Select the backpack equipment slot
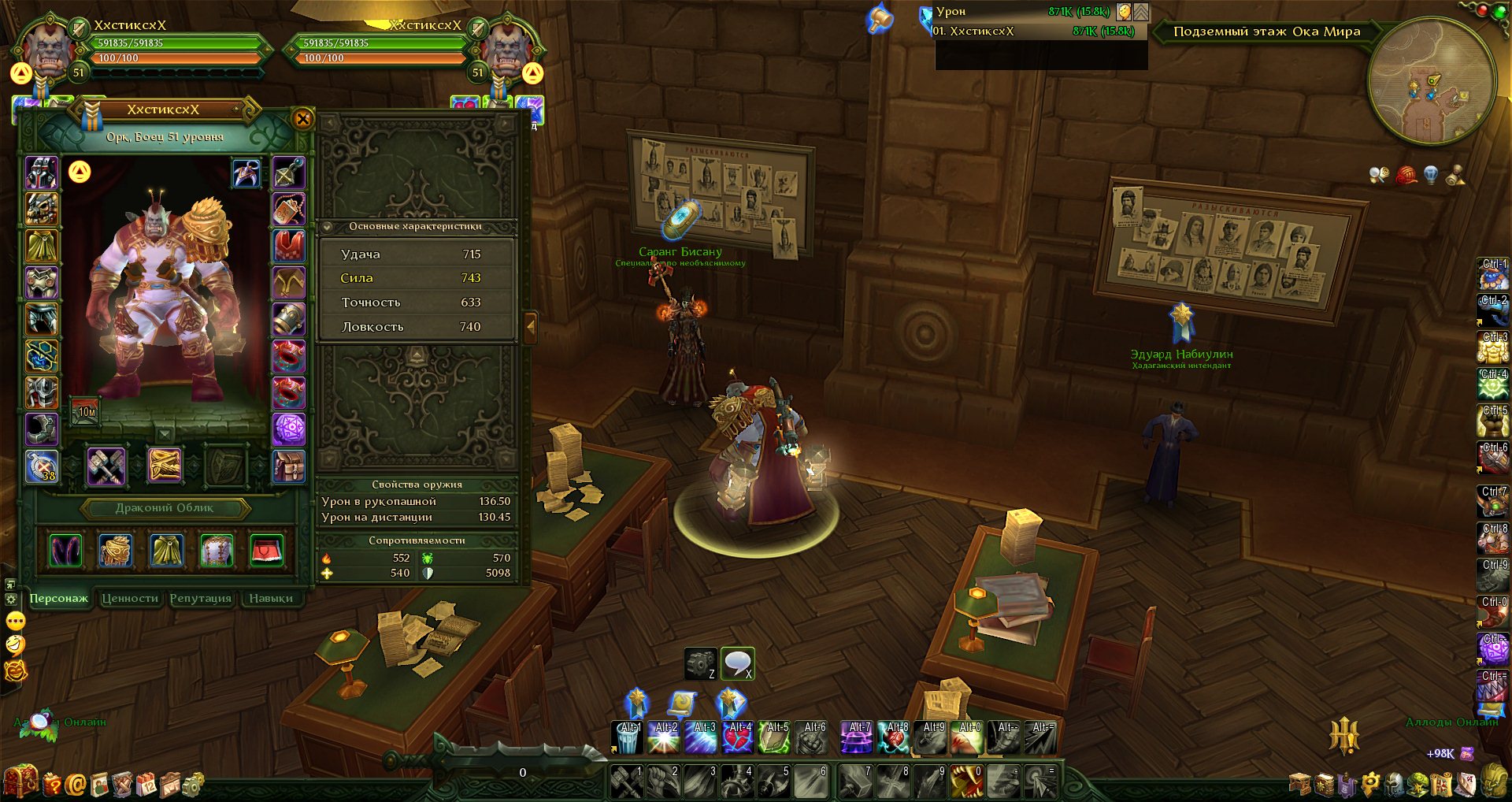Image resolution: width=1512 pixels, height=802 pixels. pyautogui.click(x=289, y=466)
